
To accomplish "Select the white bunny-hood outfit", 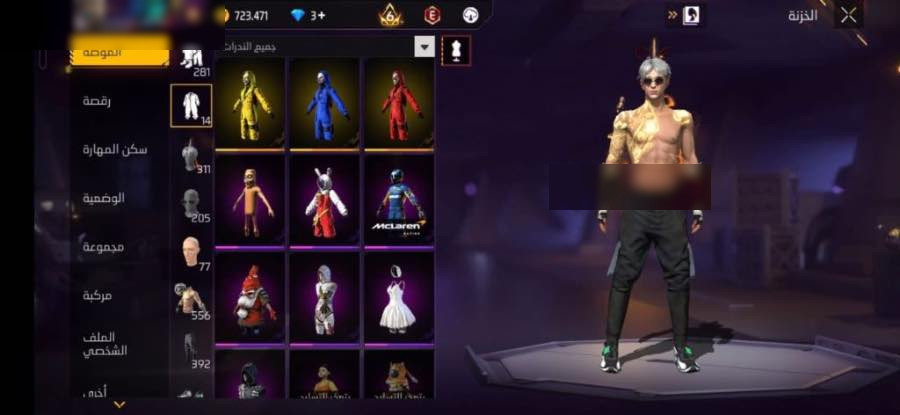I will click(324, 198).
